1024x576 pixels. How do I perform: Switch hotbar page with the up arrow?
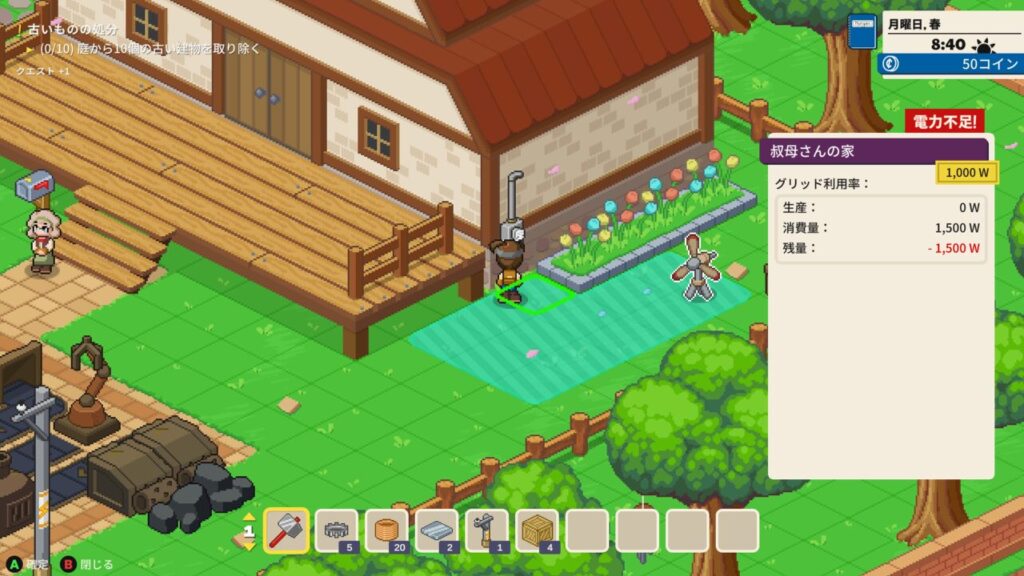click(x=250, y=517)
